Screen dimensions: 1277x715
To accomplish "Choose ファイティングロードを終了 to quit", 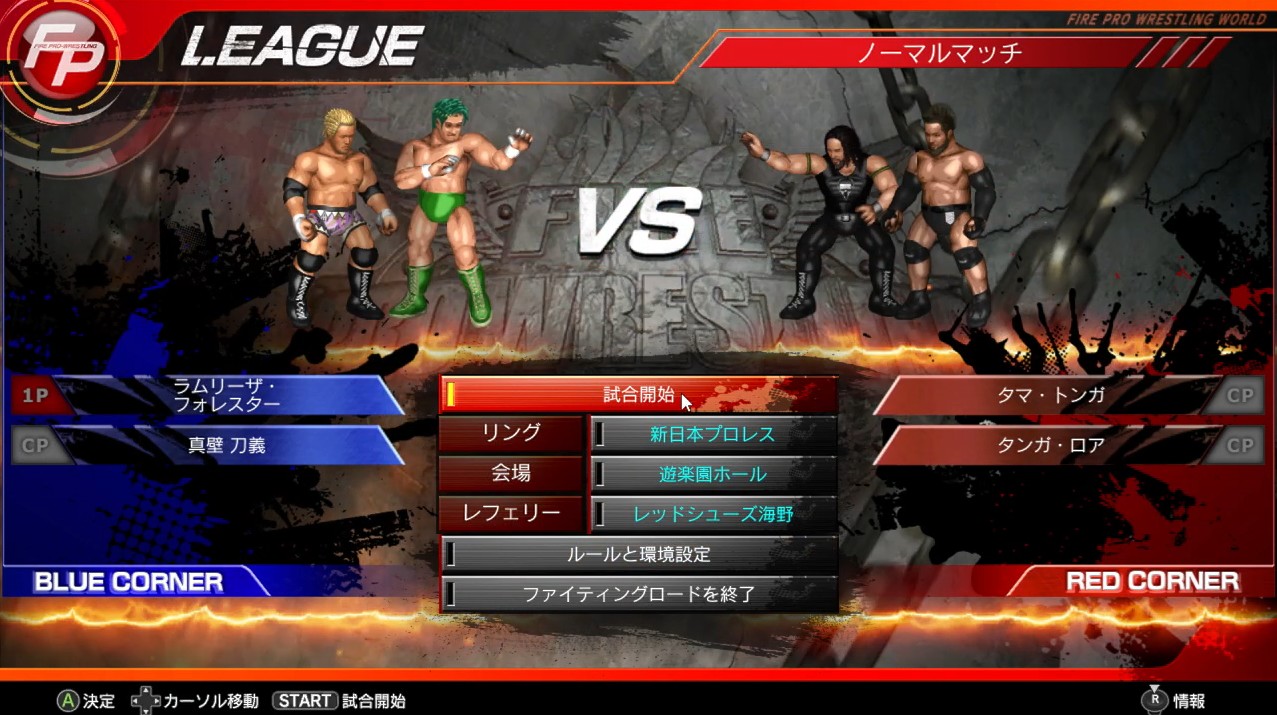I will [x=638, y=595].
